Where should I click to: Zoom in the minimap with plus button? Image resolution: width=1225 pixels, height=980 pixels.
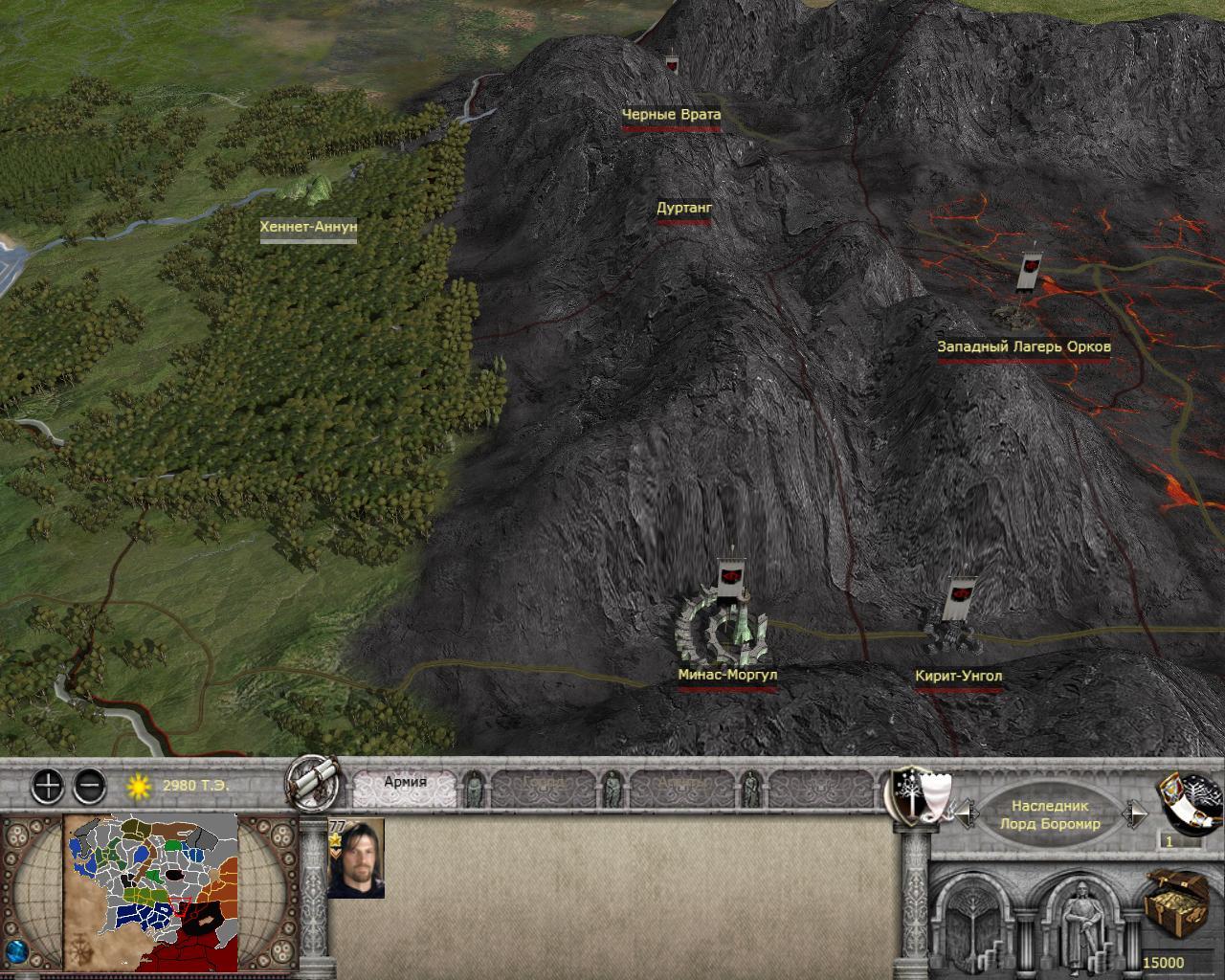coord(48,787)
